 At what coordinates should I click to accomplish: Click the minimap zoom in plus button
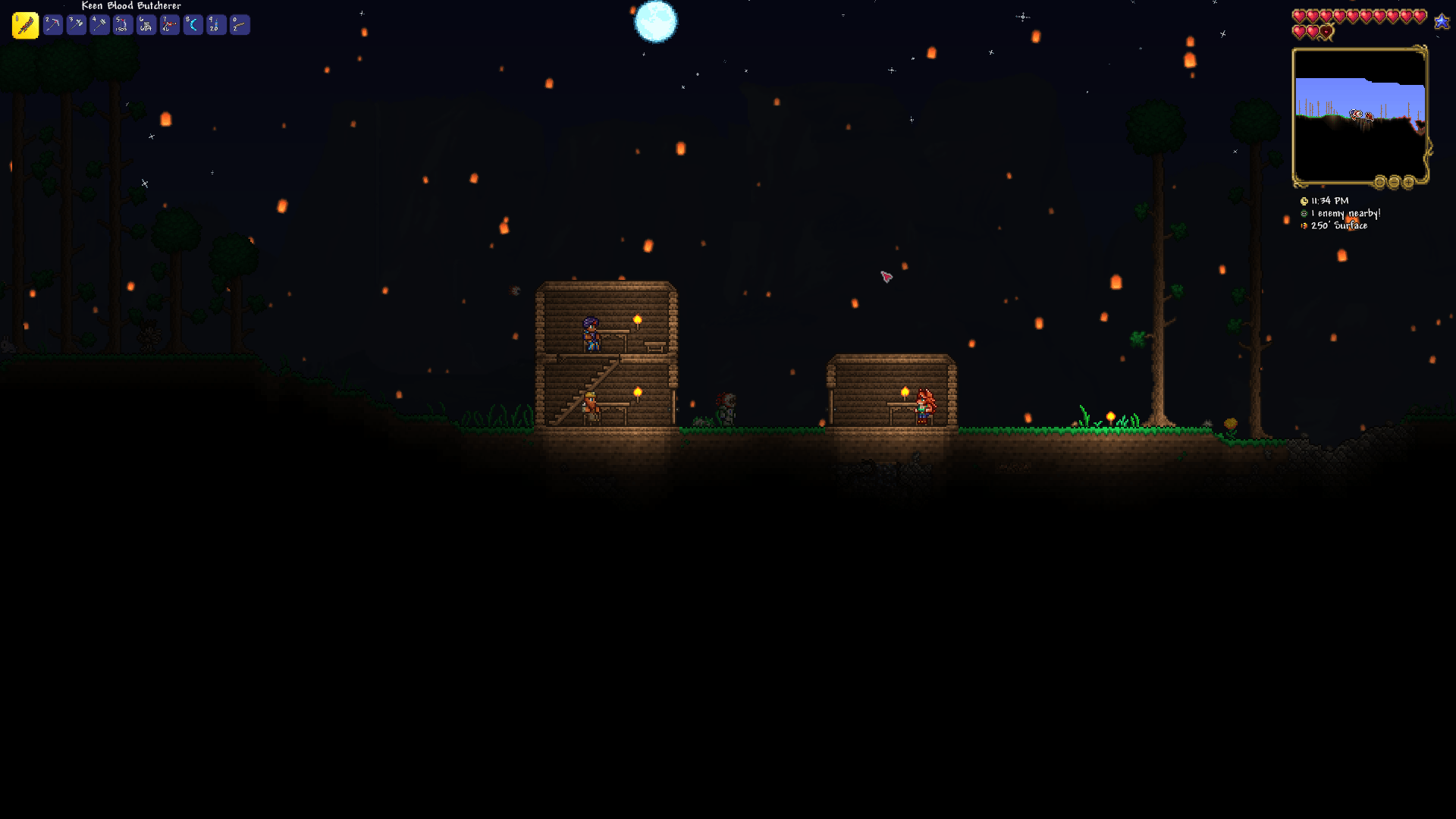1408,181
